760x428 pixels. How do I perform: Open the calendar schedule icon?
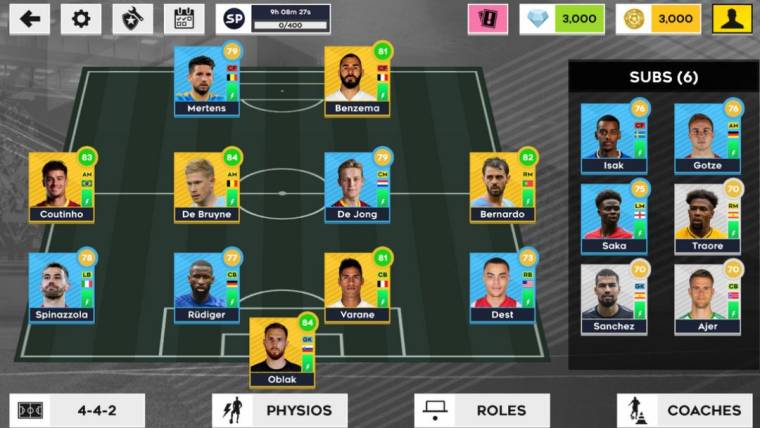pos(184,19)
